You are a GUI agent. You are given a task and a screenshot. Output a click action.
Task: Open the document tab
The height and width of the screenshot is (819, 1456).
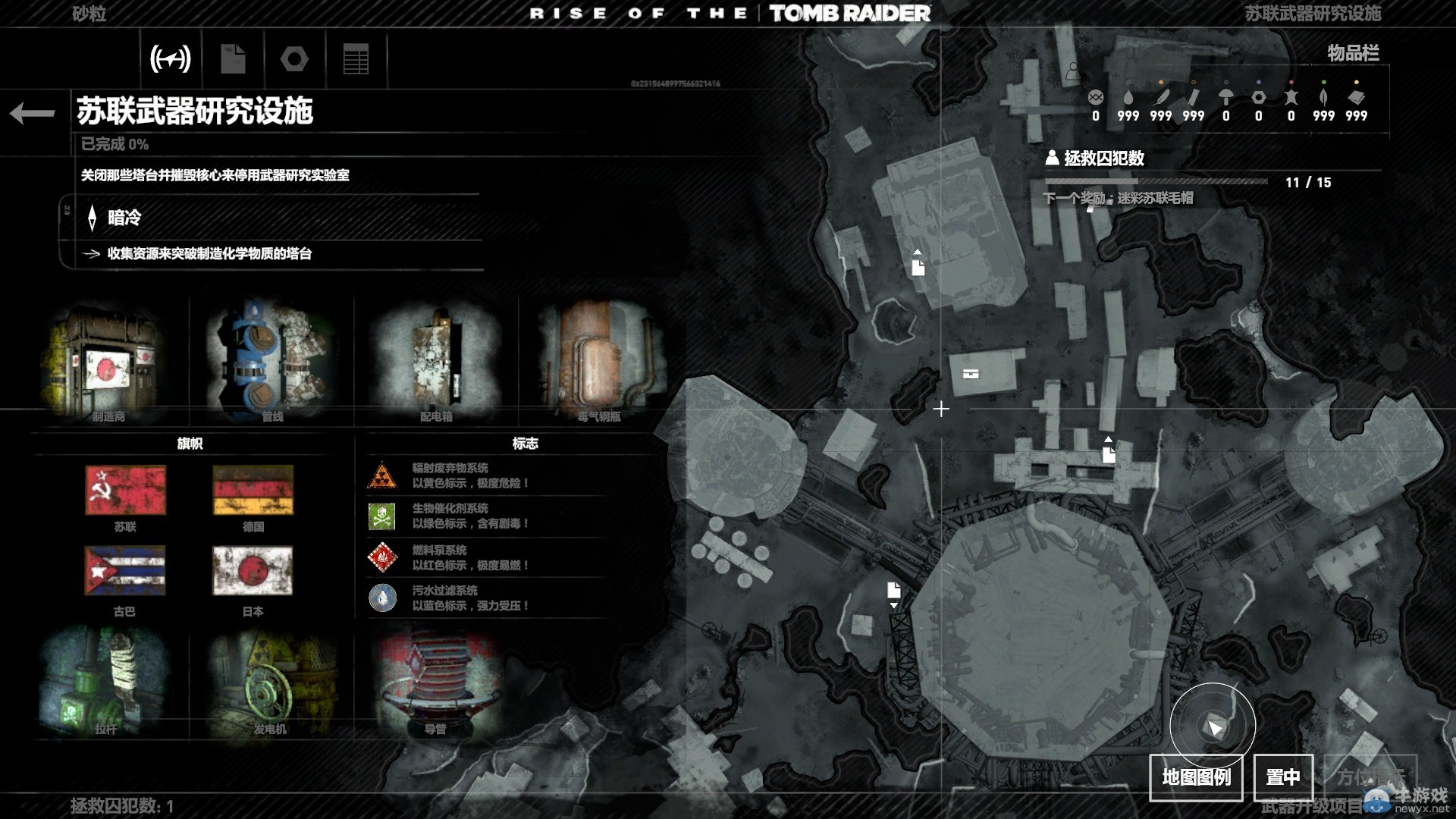point(233,59)
